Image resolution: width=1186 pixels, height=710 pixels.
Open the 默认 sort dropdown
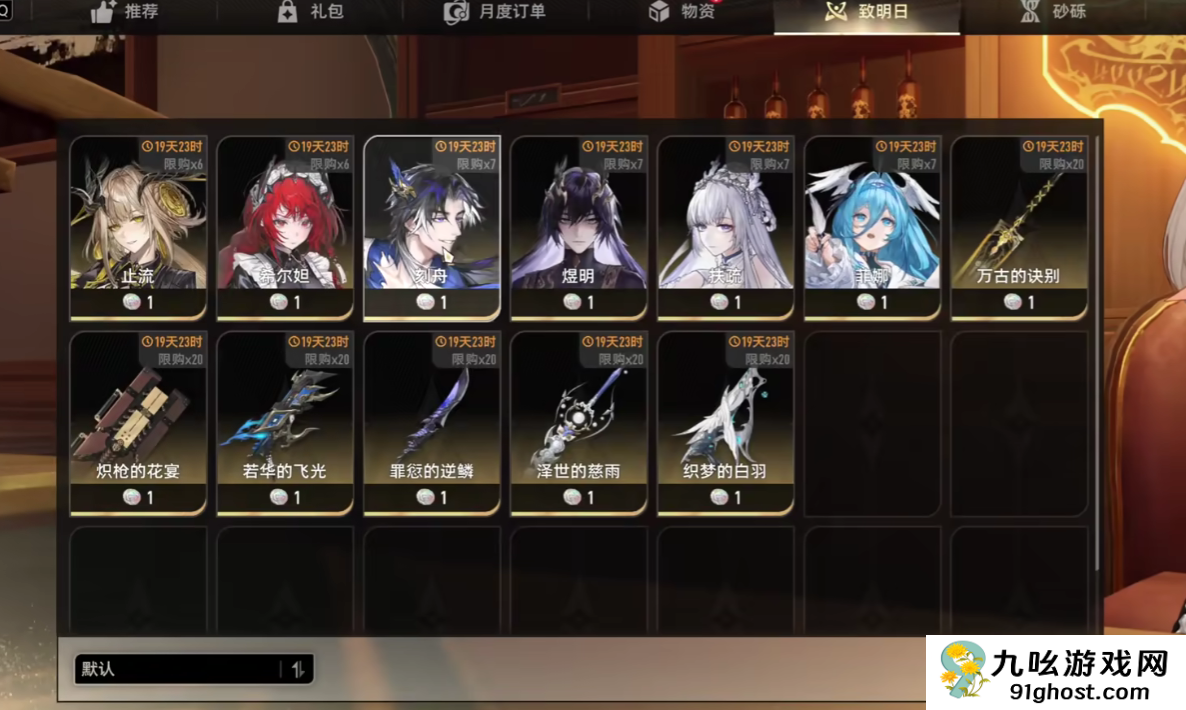click(x=194, y=669)
